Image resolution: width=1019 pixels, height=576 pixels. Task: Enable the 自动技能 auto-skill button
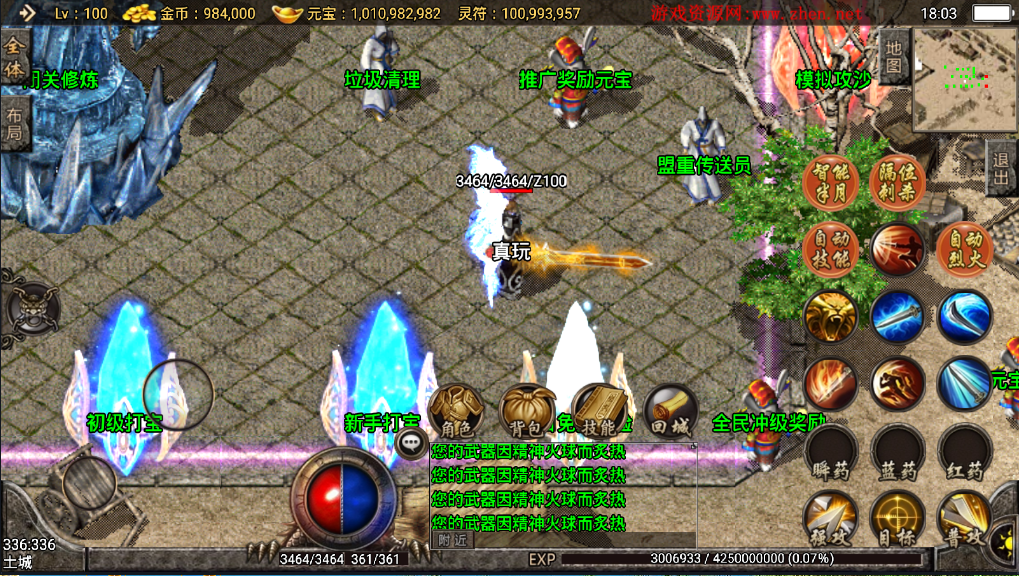[x=831, y=249]
